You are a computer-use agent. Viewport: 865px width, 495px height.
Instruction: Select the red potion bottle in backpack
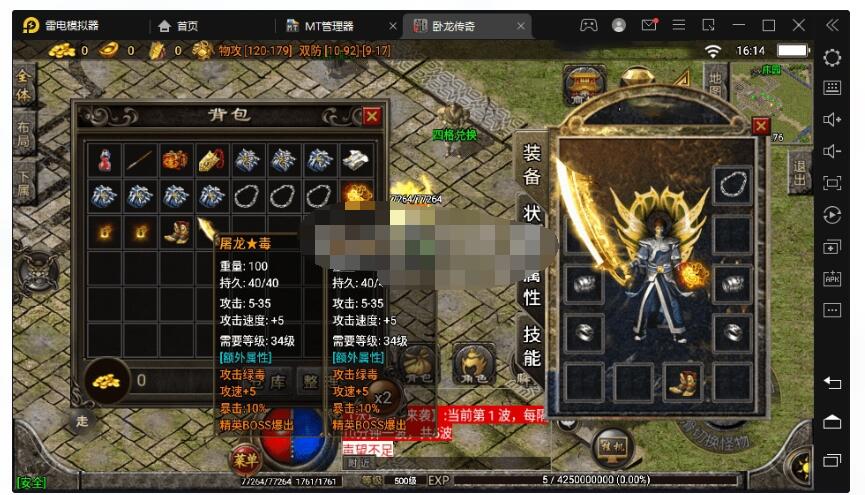[x=105, y=160]
